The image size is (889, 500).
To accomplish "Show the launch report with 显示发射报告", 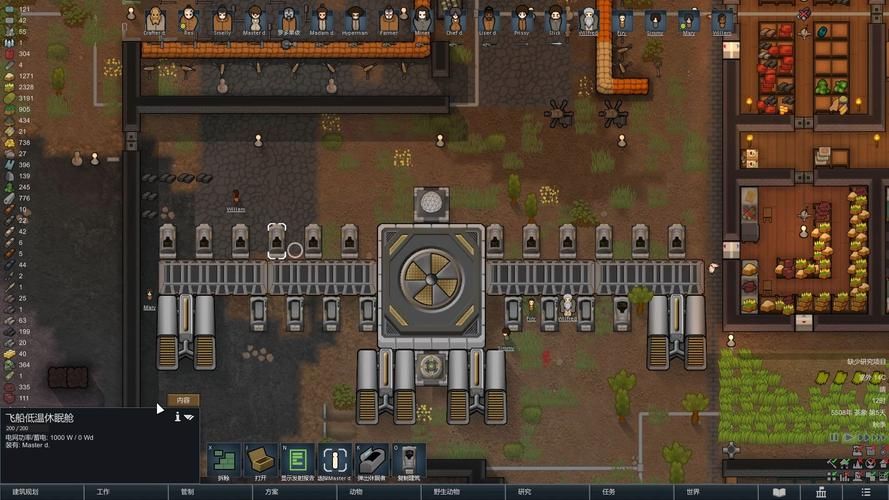I will 298,461.
